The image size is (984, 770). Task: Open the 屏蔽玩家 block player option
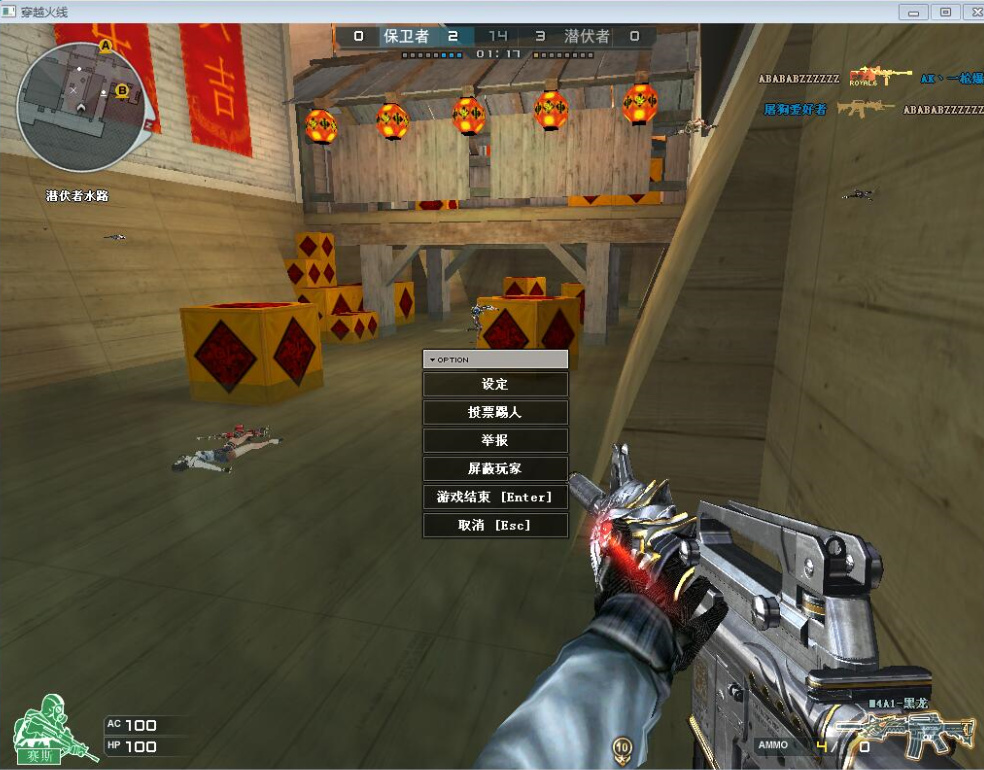coord(495,468)
